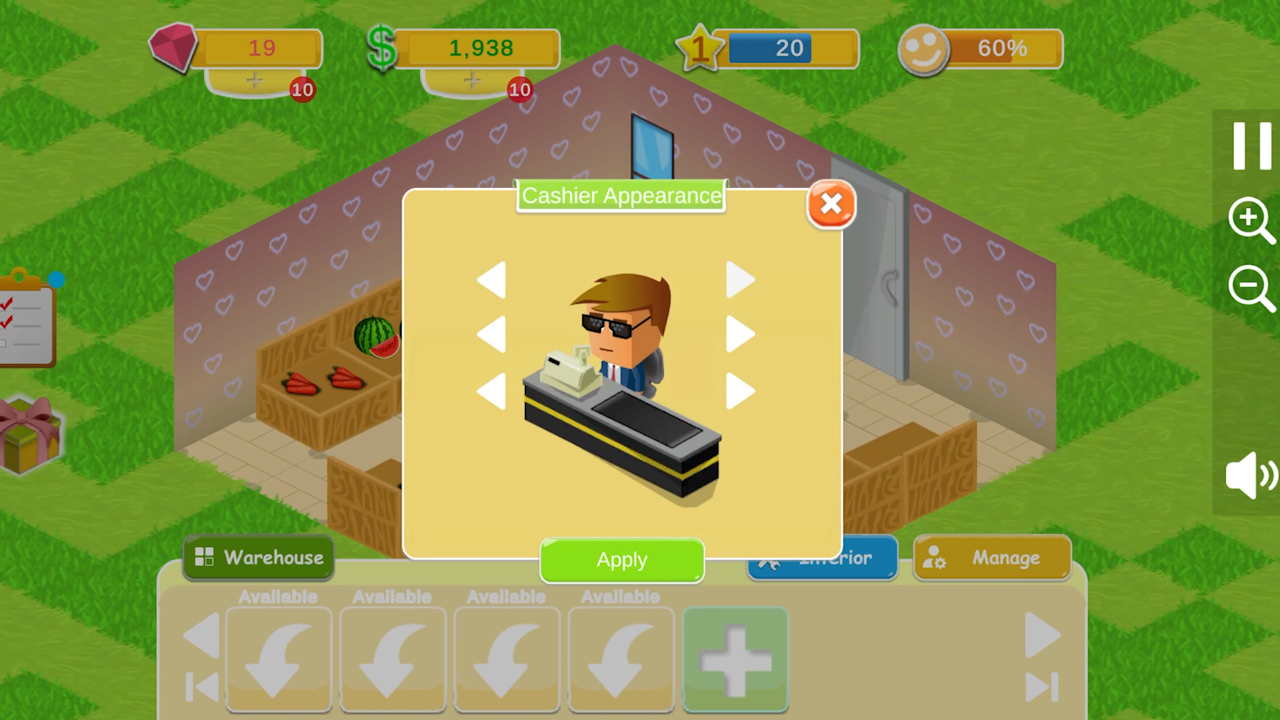Download the first Available item
The width and height of the screenshot is (1280, 720).
click(278, 659)
